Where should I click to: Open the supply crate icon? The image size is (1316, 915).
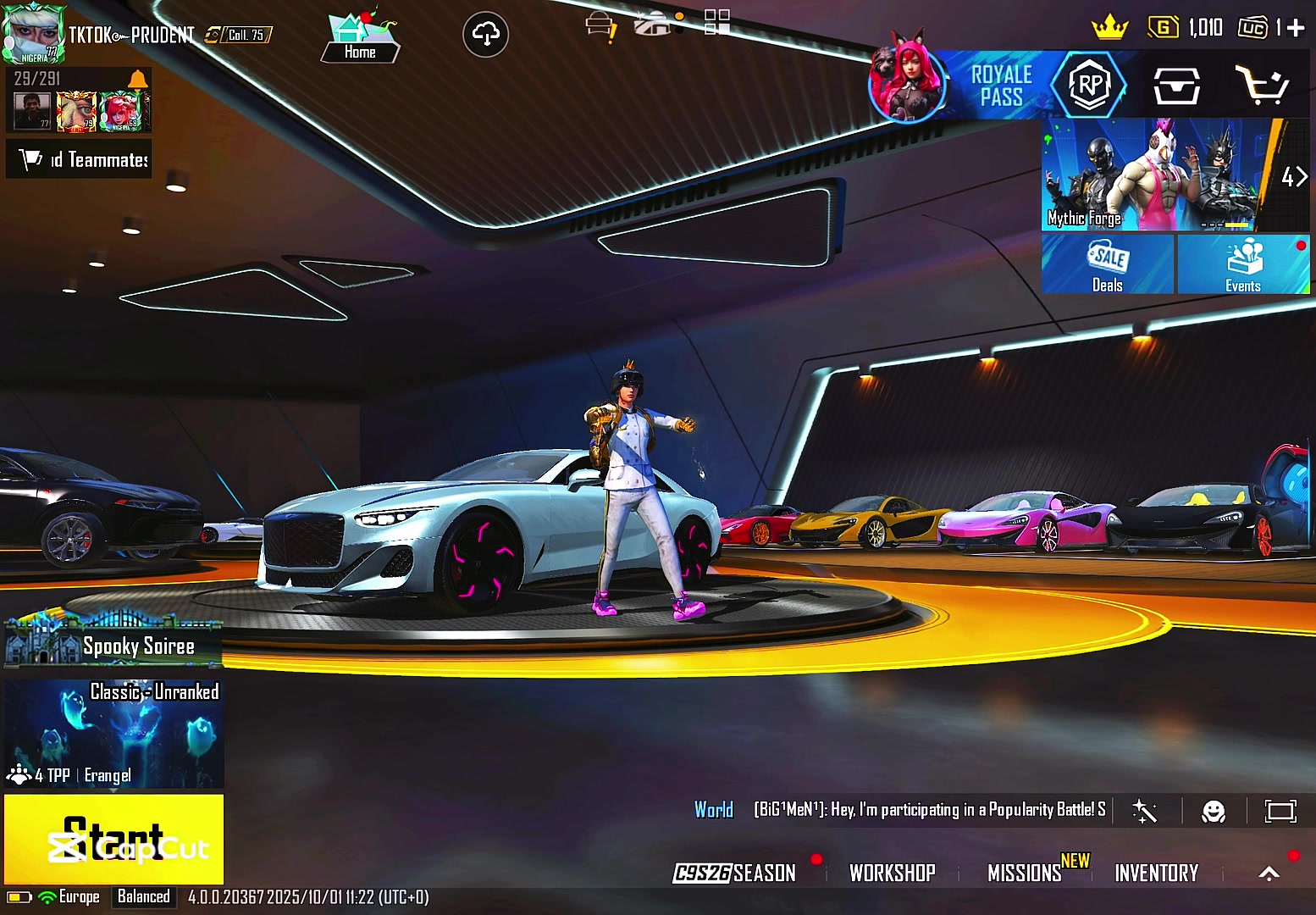click(x=1176, y=86)
